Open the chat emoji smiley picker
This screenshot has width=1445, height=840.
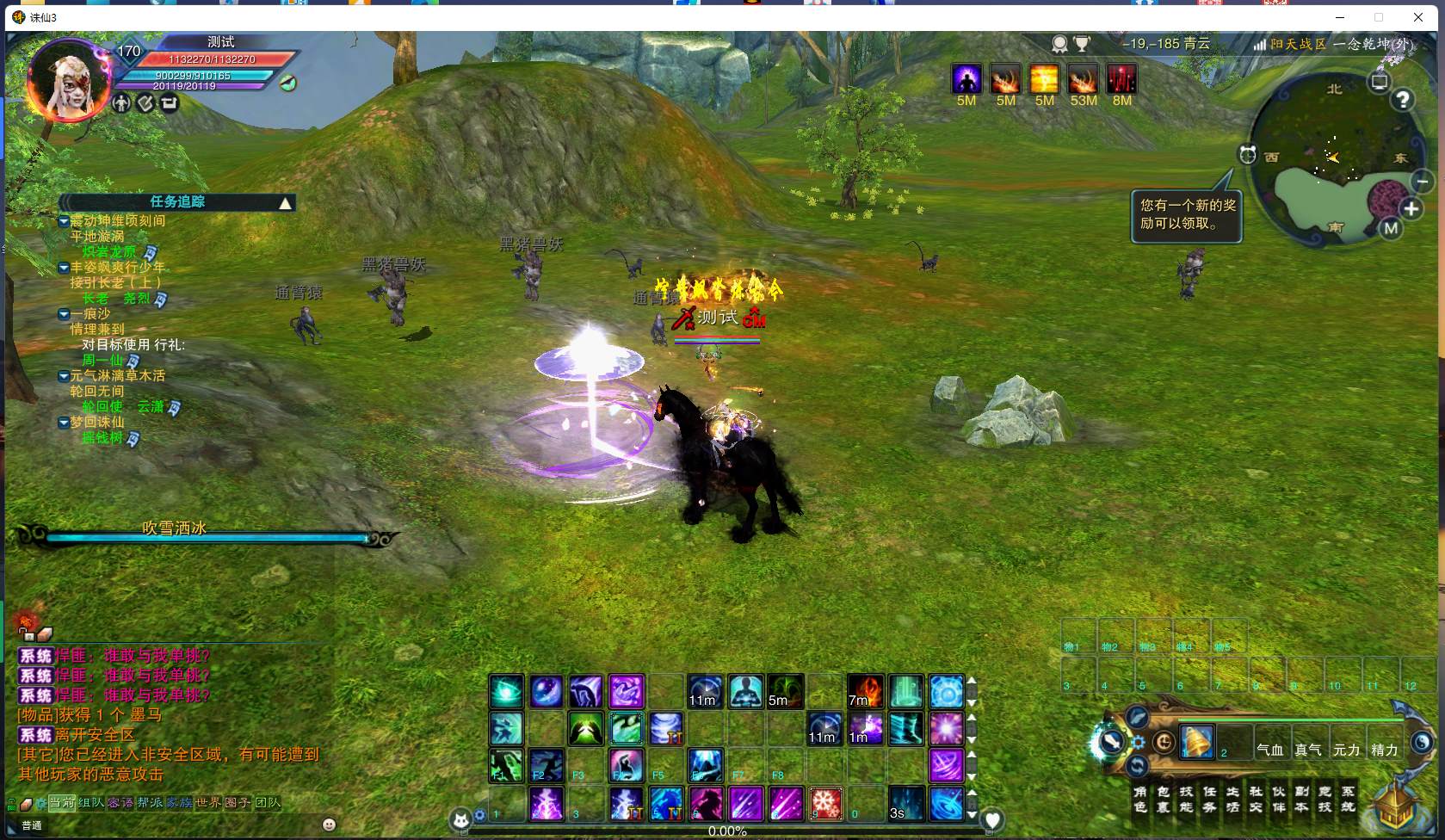pos(329,825)
